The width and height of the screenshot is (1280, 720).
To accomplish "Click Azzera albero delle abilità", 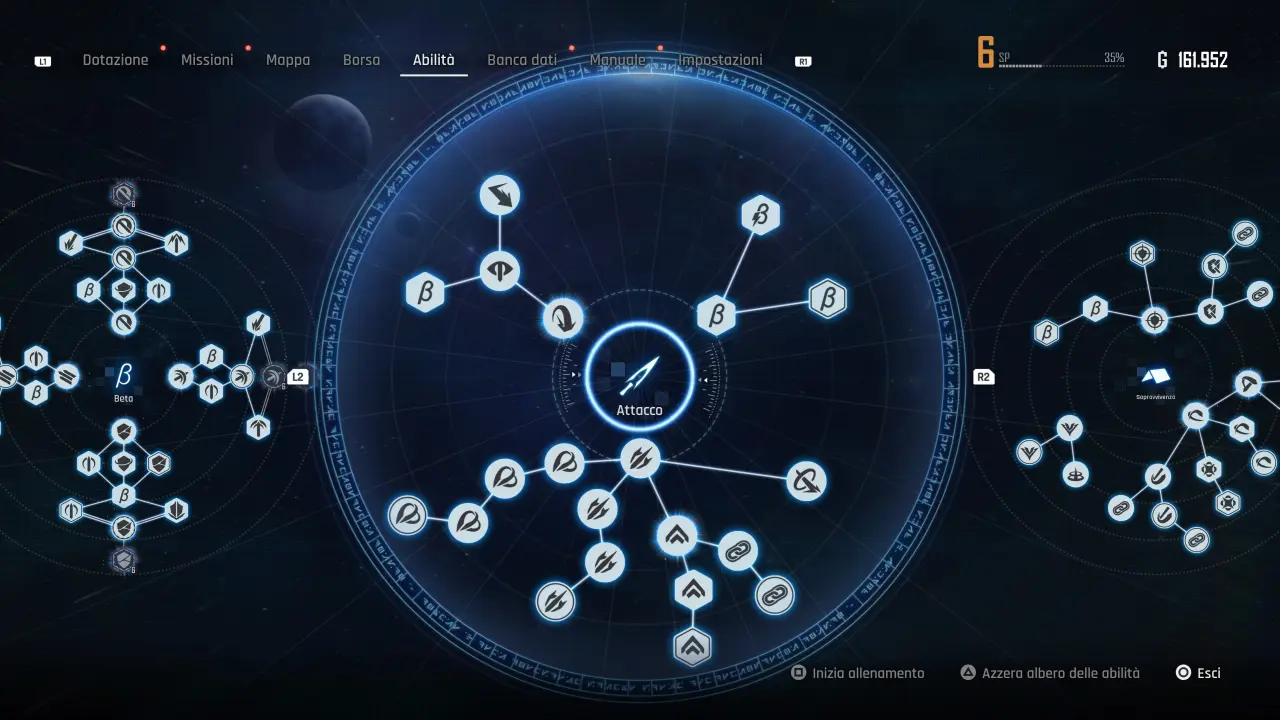I will tap(1050, 672).
